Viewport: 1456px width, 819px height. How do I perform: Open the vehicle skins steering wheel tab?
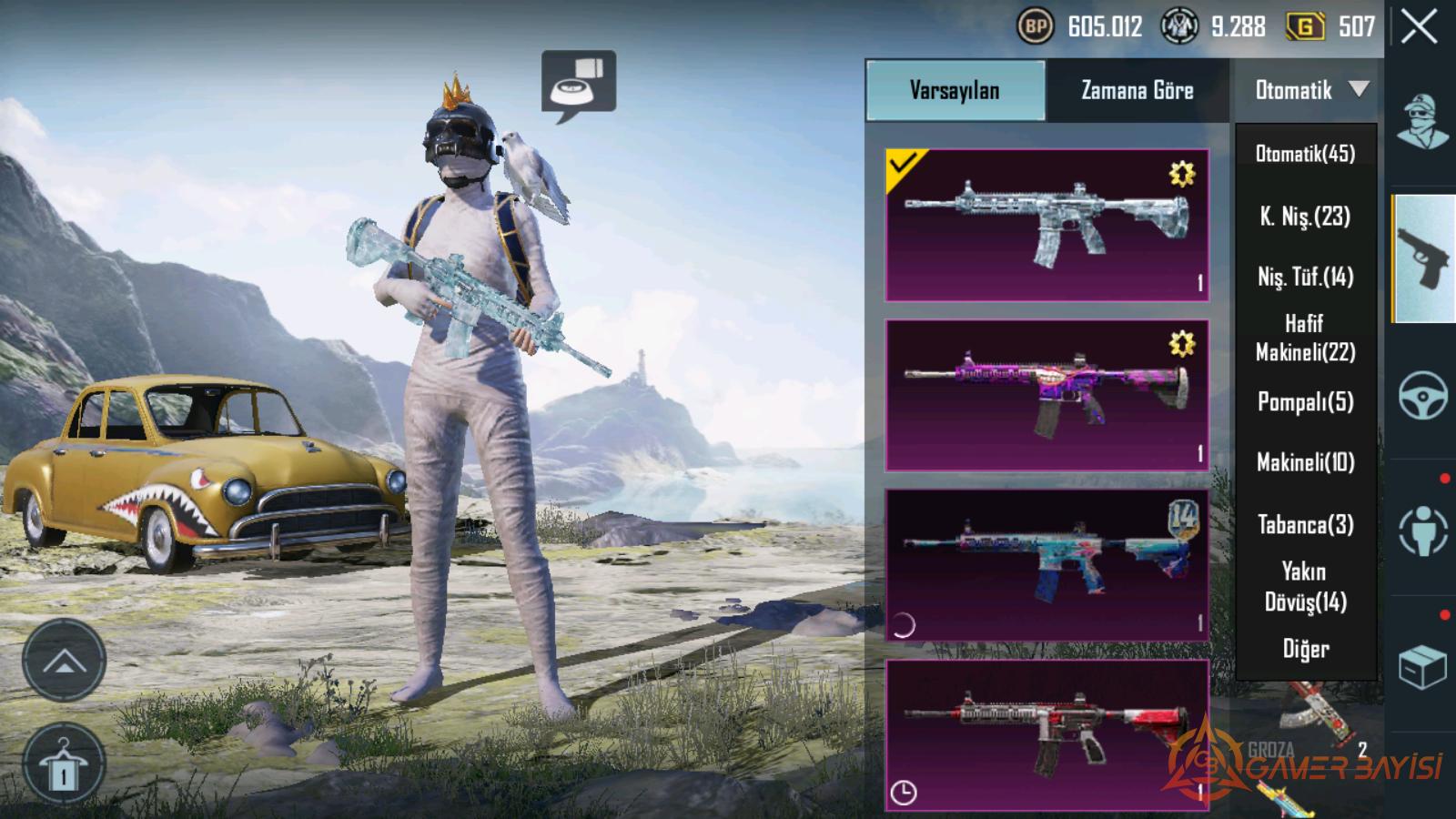tap(1423, 395)
